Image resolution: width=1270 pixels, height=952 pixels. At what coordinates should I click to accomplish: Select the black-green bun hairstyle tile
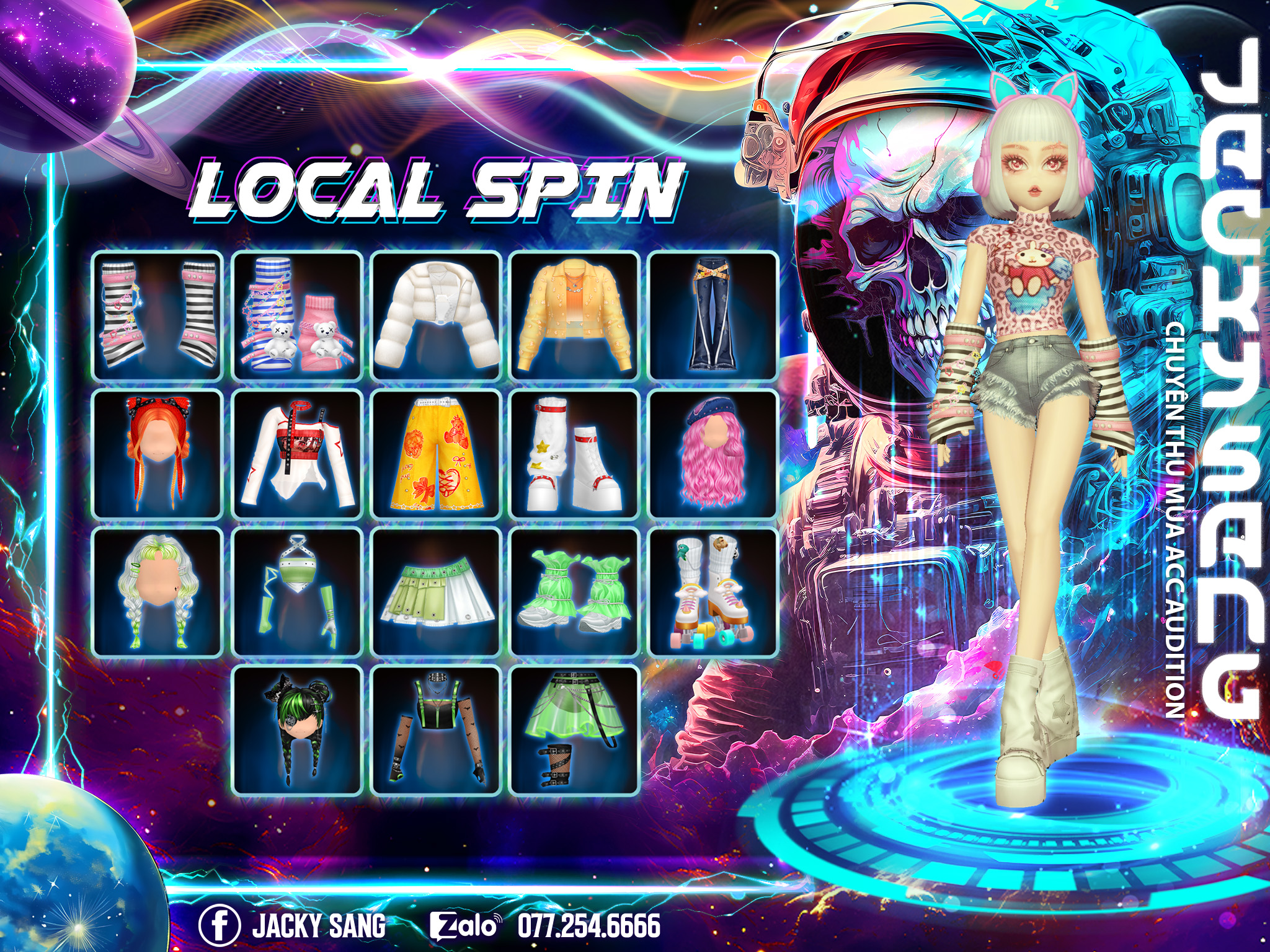(296, 731)
